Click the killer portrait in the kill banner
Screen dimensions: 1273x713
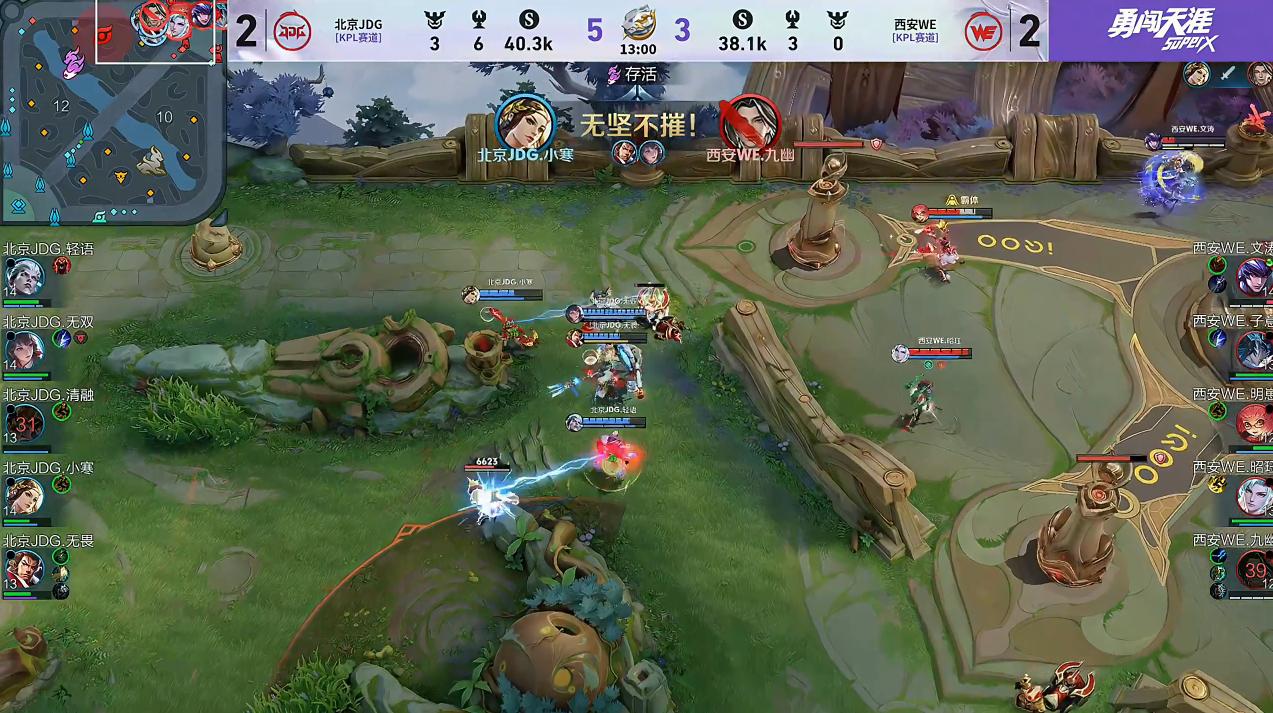click(525, 124)
